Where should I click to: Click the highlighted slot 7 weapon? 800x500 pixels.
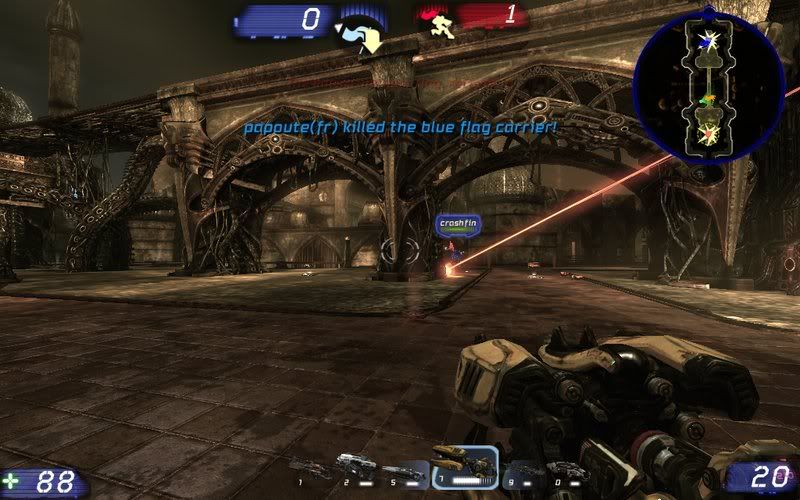(464, 464)
